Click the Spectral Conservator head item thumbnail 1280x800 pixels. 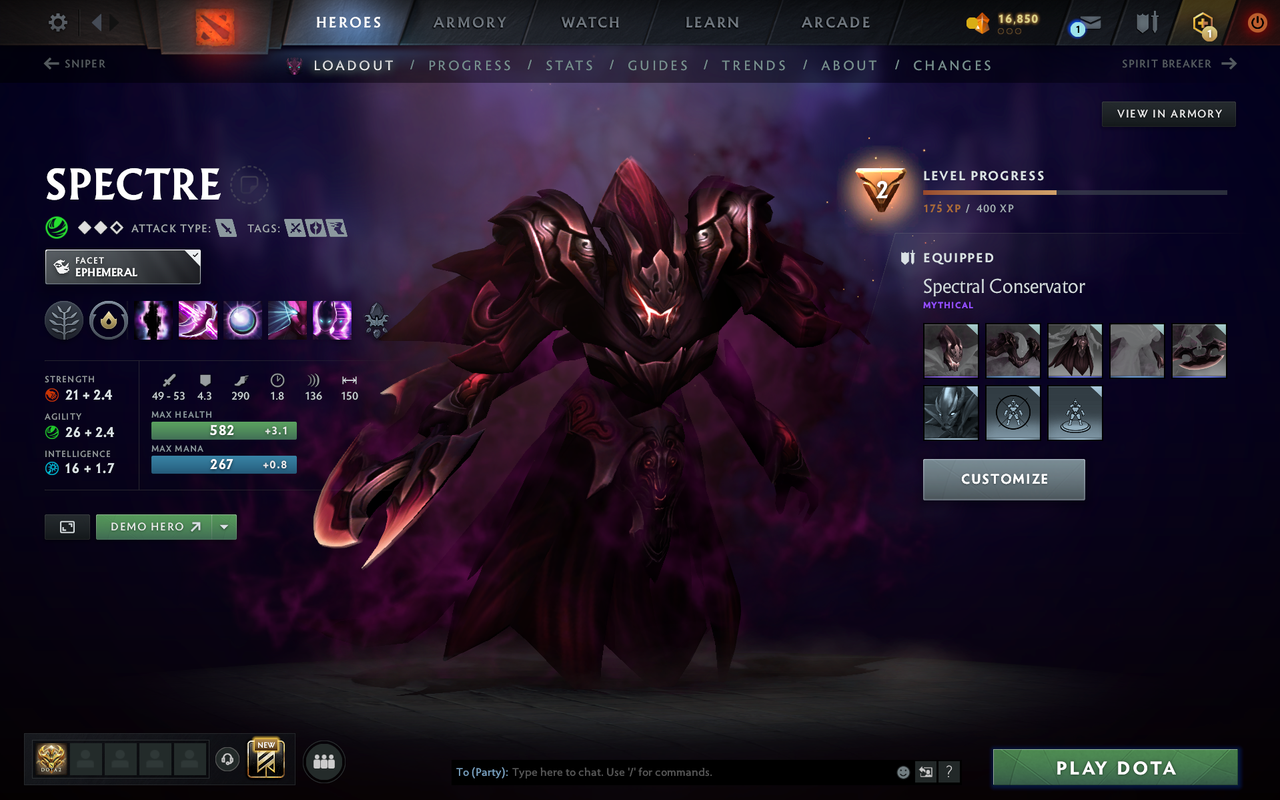coord(950,351)
